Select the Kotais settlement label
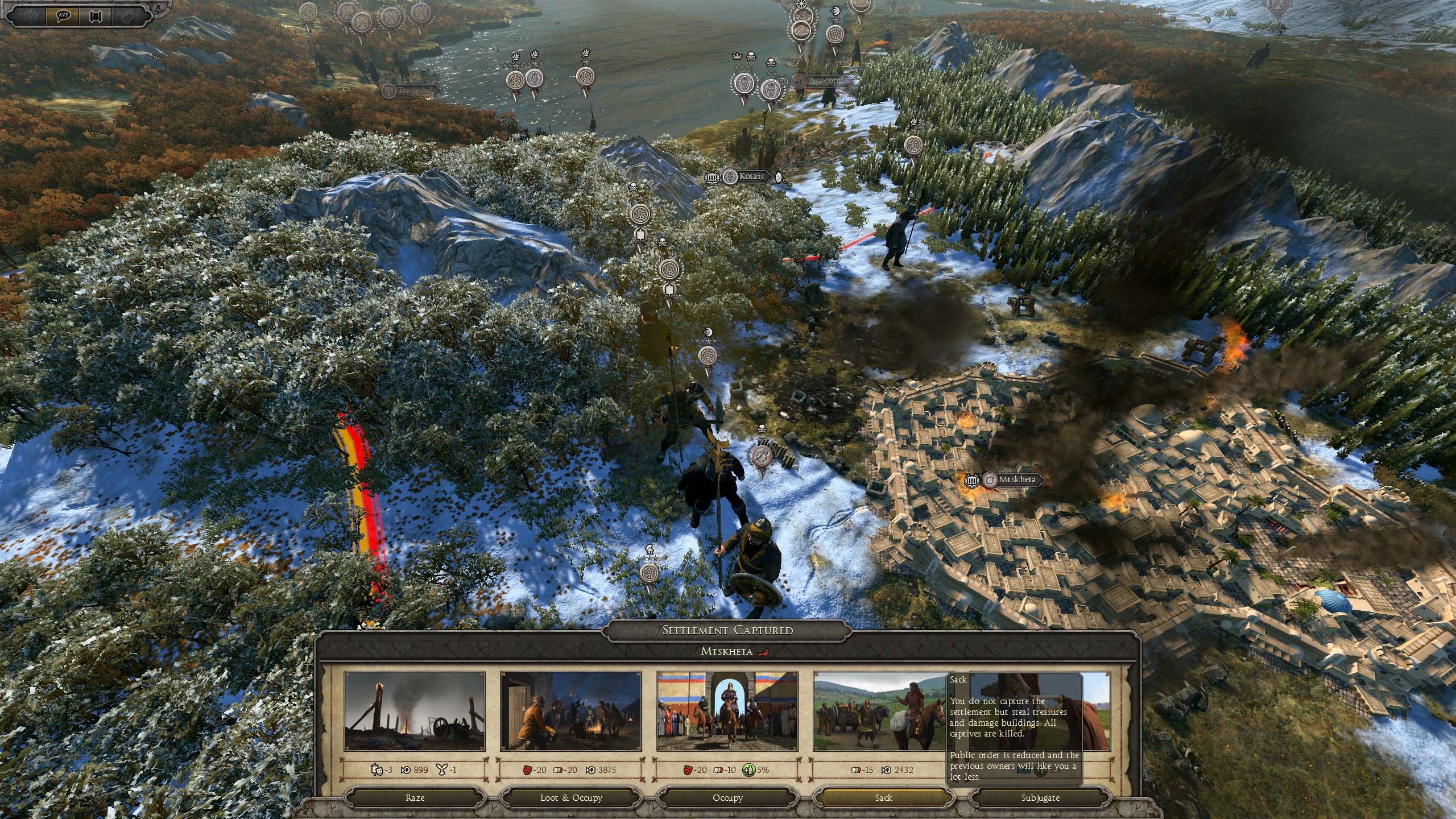Screen dimensions: 1456x819 (x=751, y=177)
